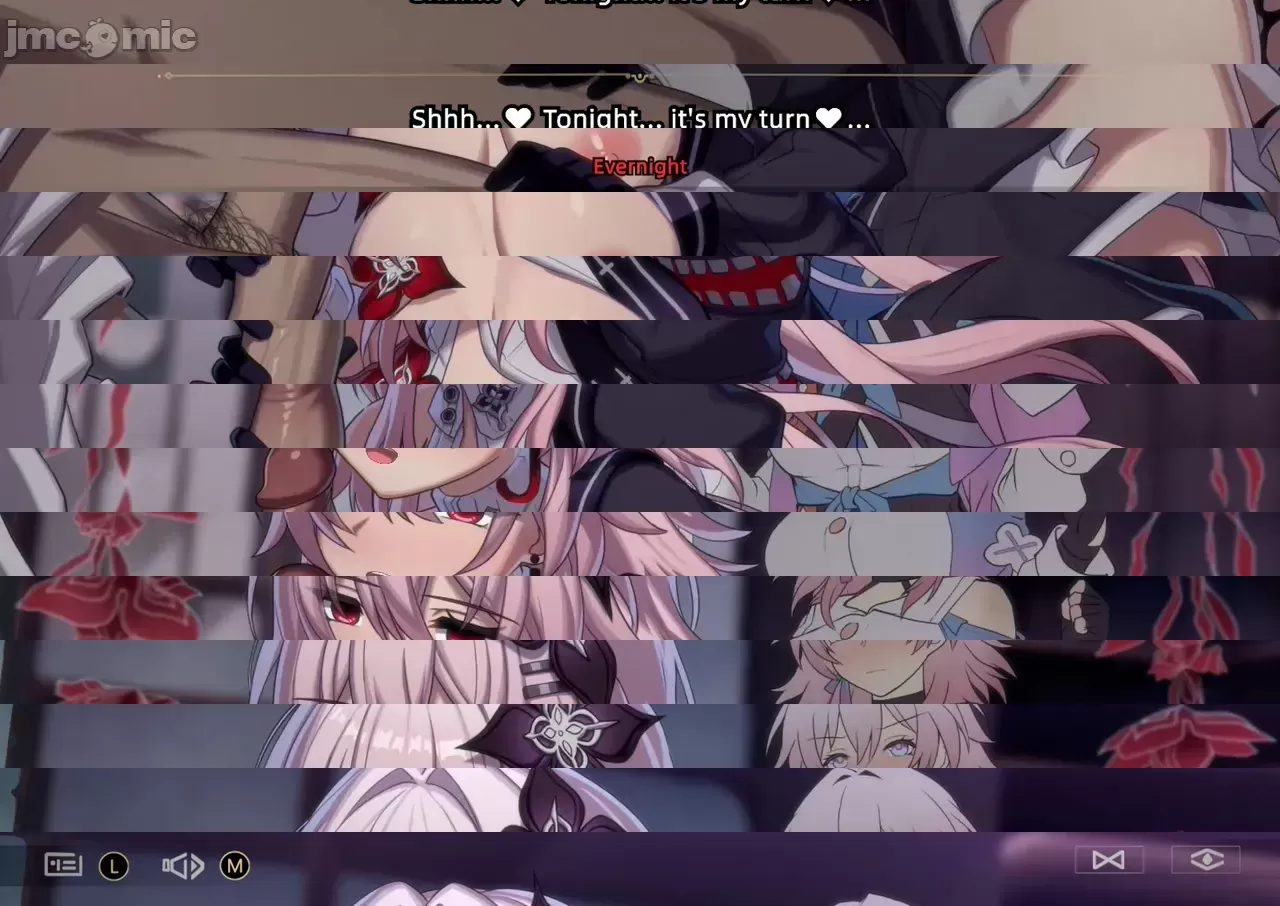Click the skip dialogue bowtie button
1280x906 pixels.
(x=1108, y=860)
